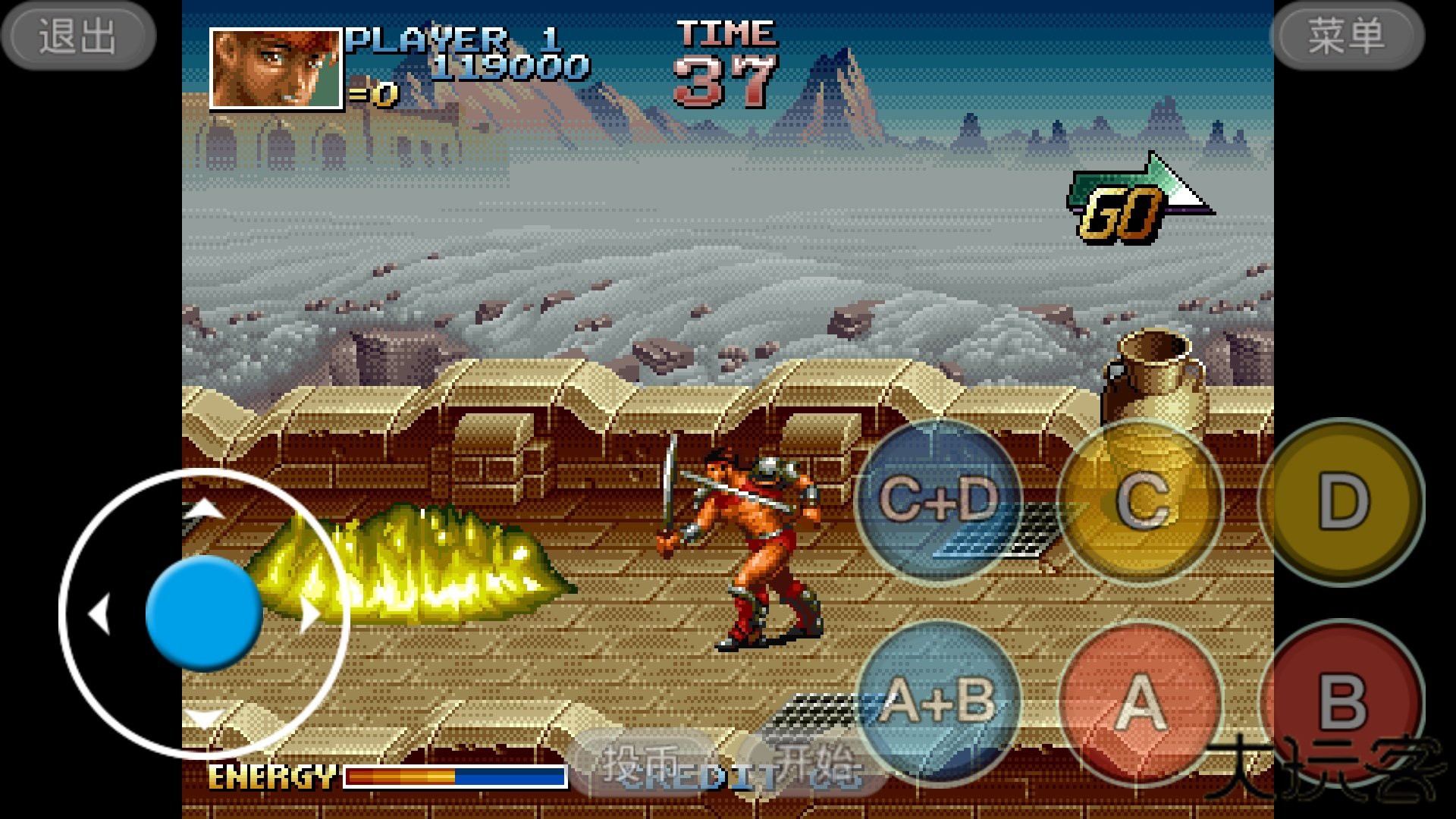Tap the 开始 start button
The width and height of the screenshot is (1456, 819).
815,763
